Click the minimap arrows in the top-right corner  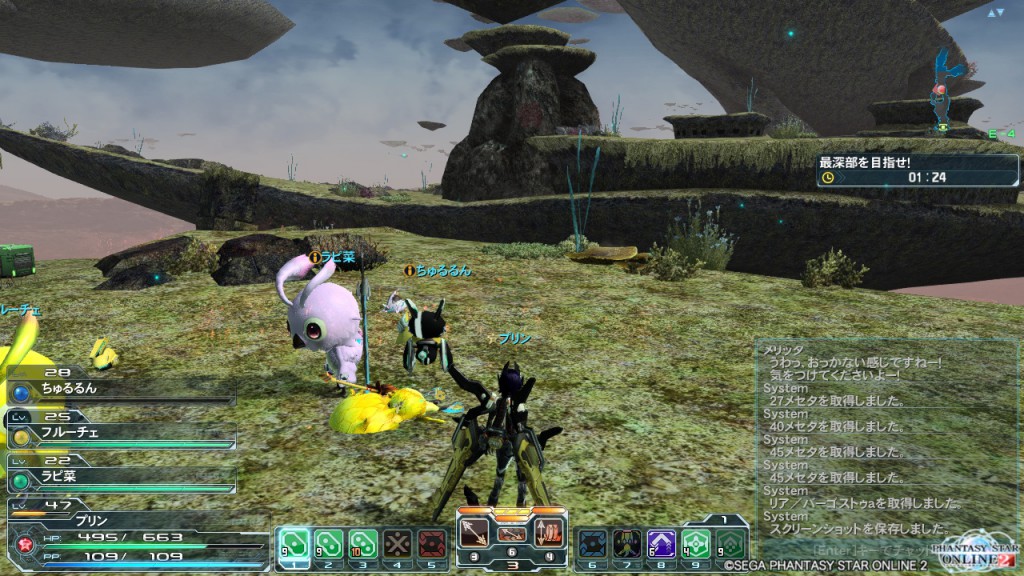tap(995, 13)
